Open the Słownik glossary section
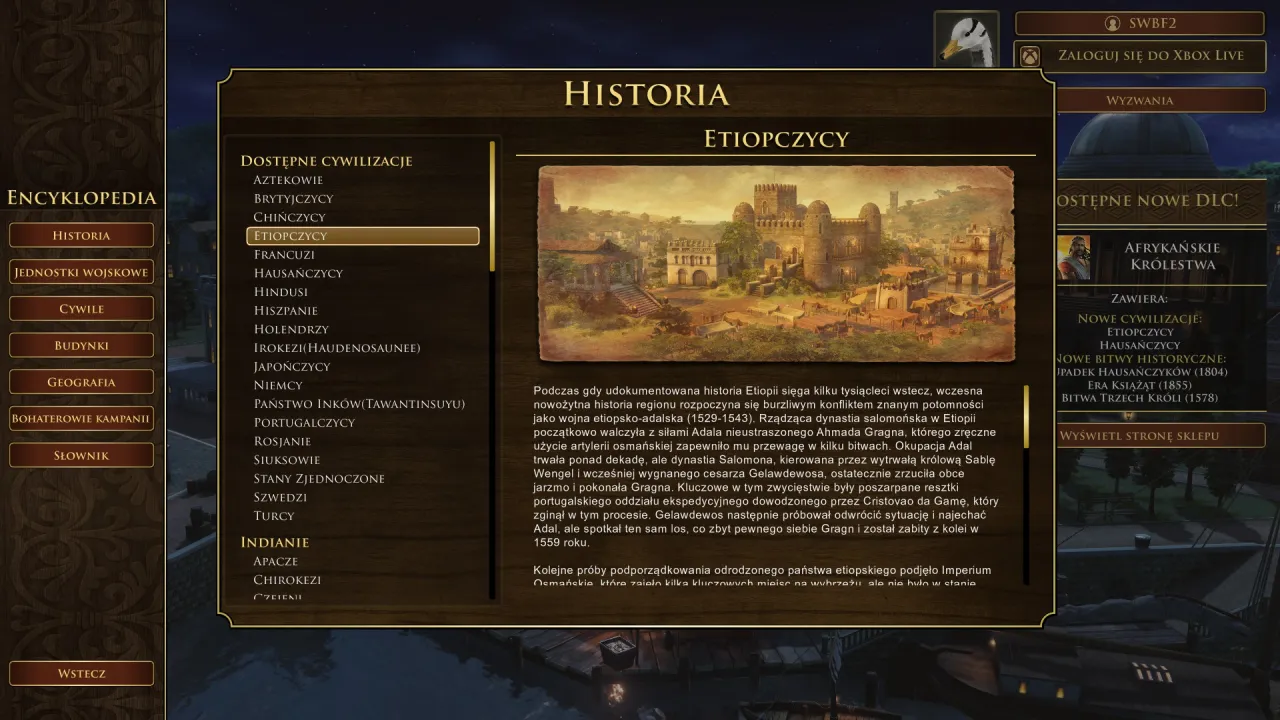 pyautogui.click(x=81, y=454)
